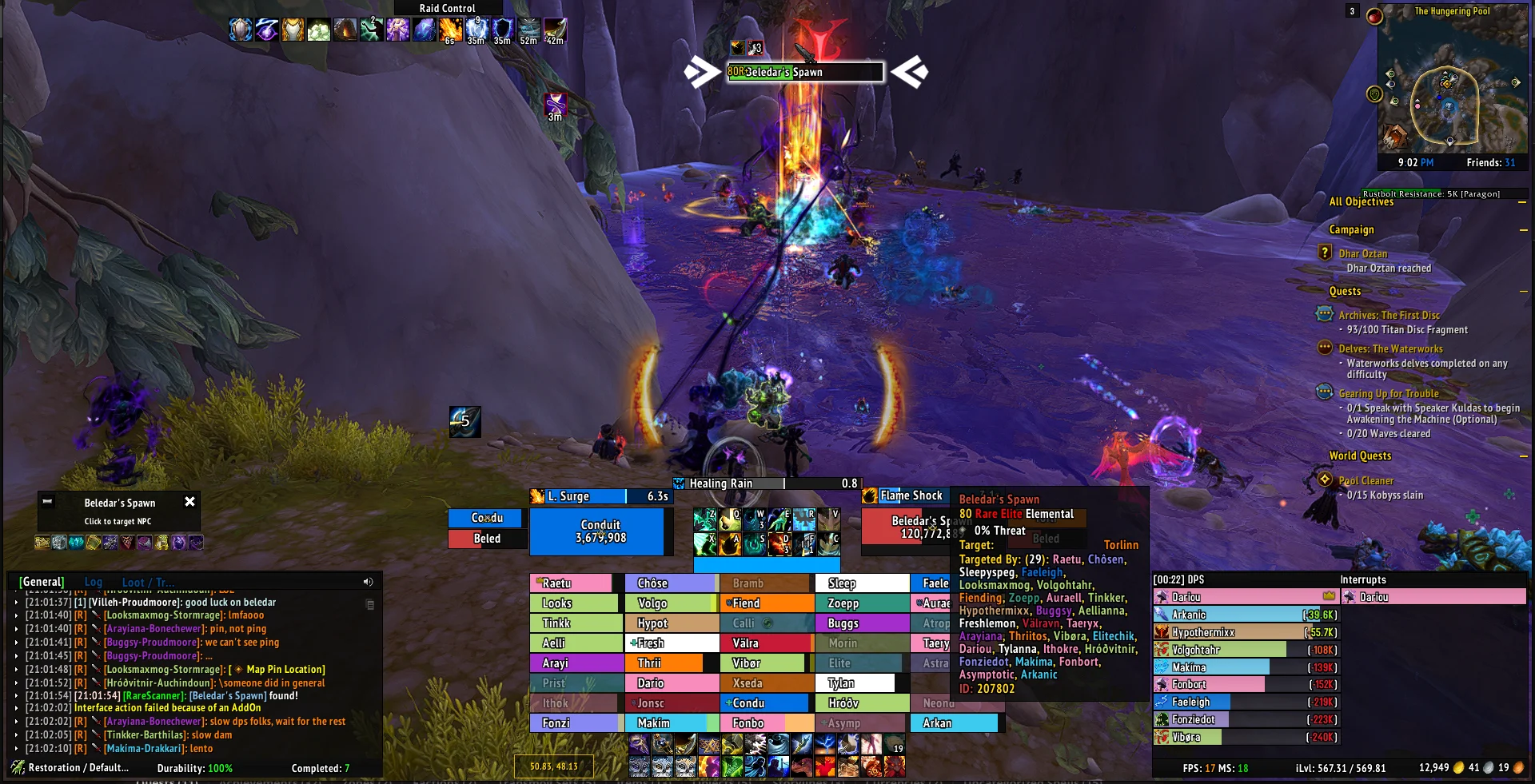Screen dimensions: 1535x784
Task: Click the Beledar's Spawn target NPC button
Action: coord(118,511)
